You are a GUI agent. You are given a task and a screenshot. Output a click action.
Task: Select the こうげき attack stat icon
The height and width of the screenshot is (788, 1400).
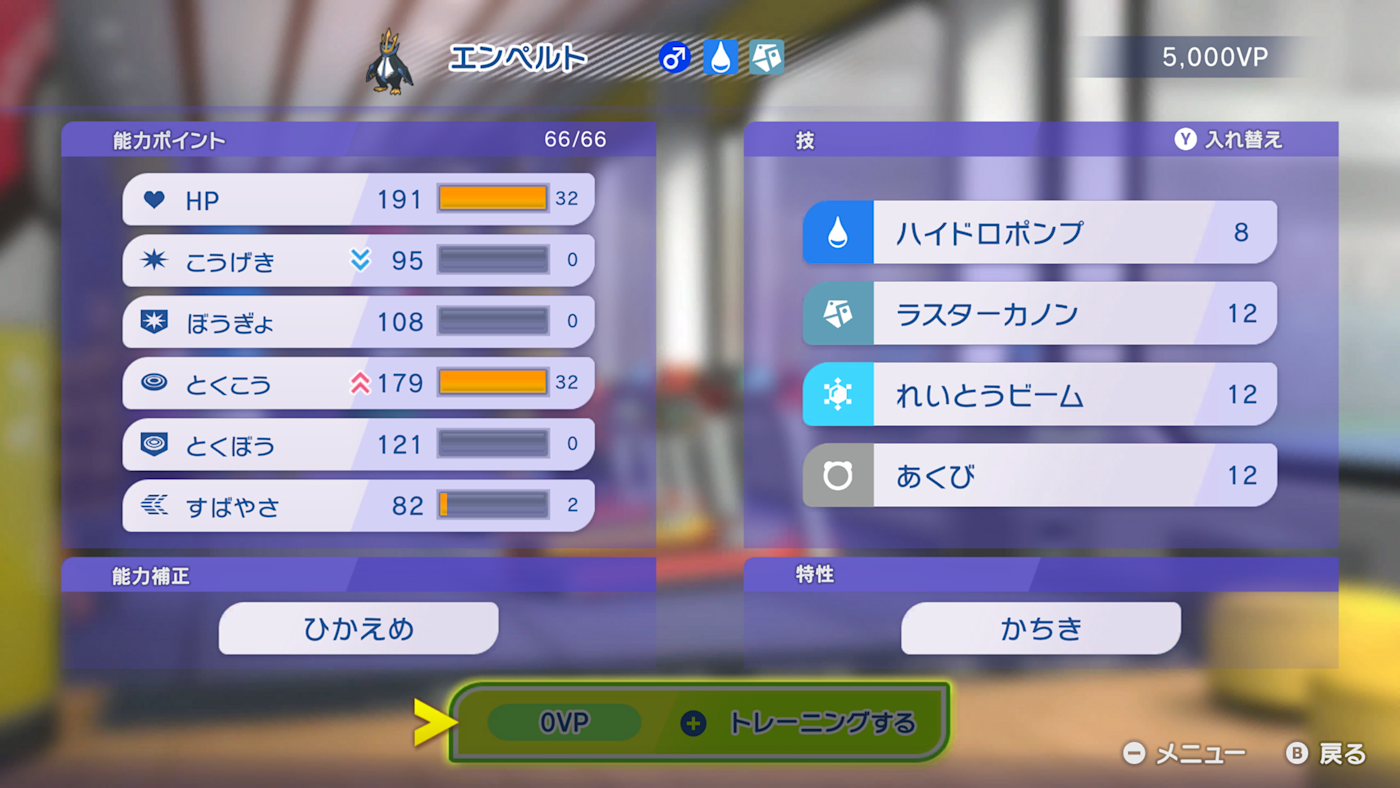click(157, 260)
